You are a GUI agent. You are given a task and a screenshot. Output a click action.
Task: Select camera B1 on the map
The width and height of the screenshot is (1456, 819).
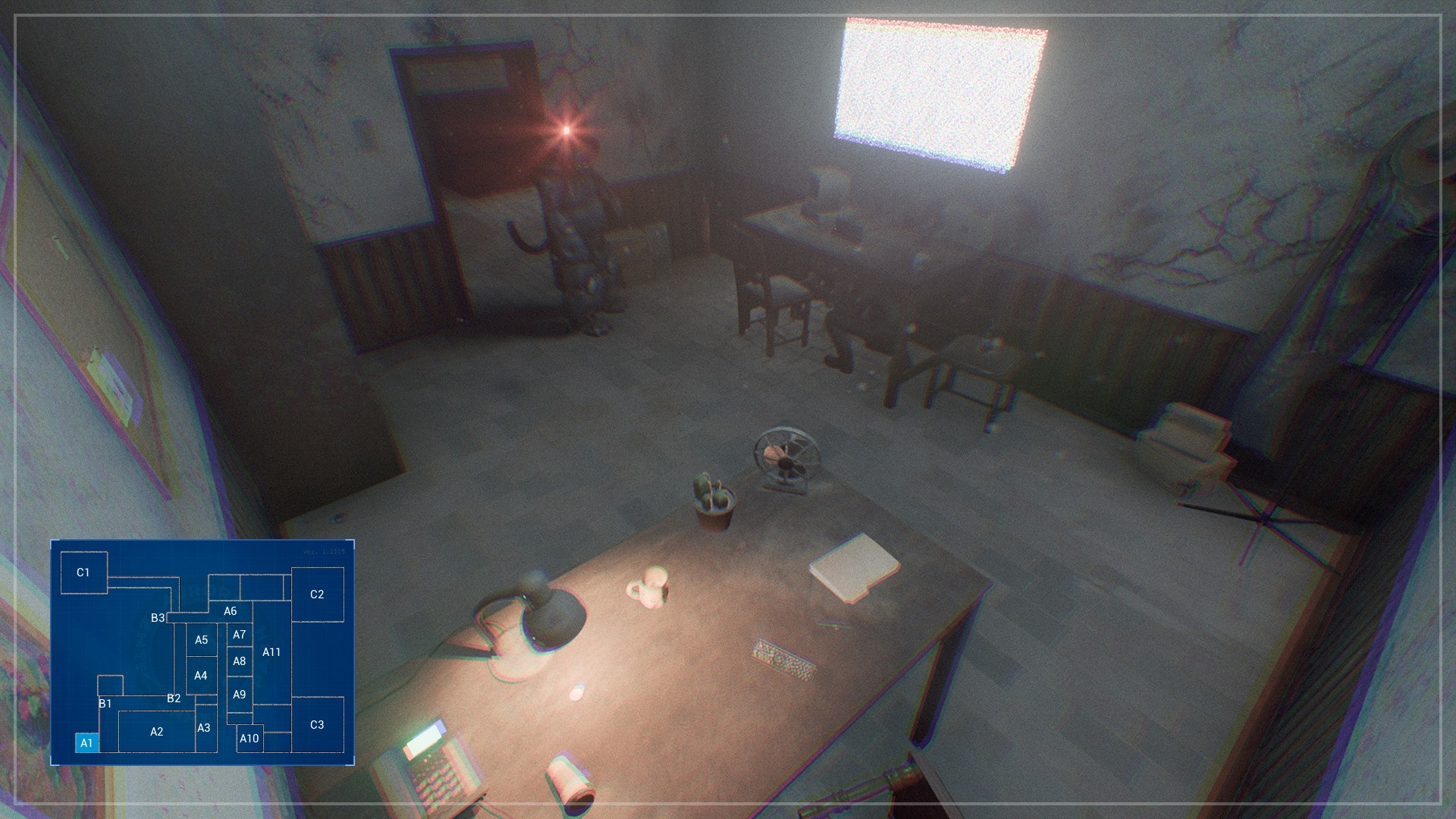click(105, 704)
